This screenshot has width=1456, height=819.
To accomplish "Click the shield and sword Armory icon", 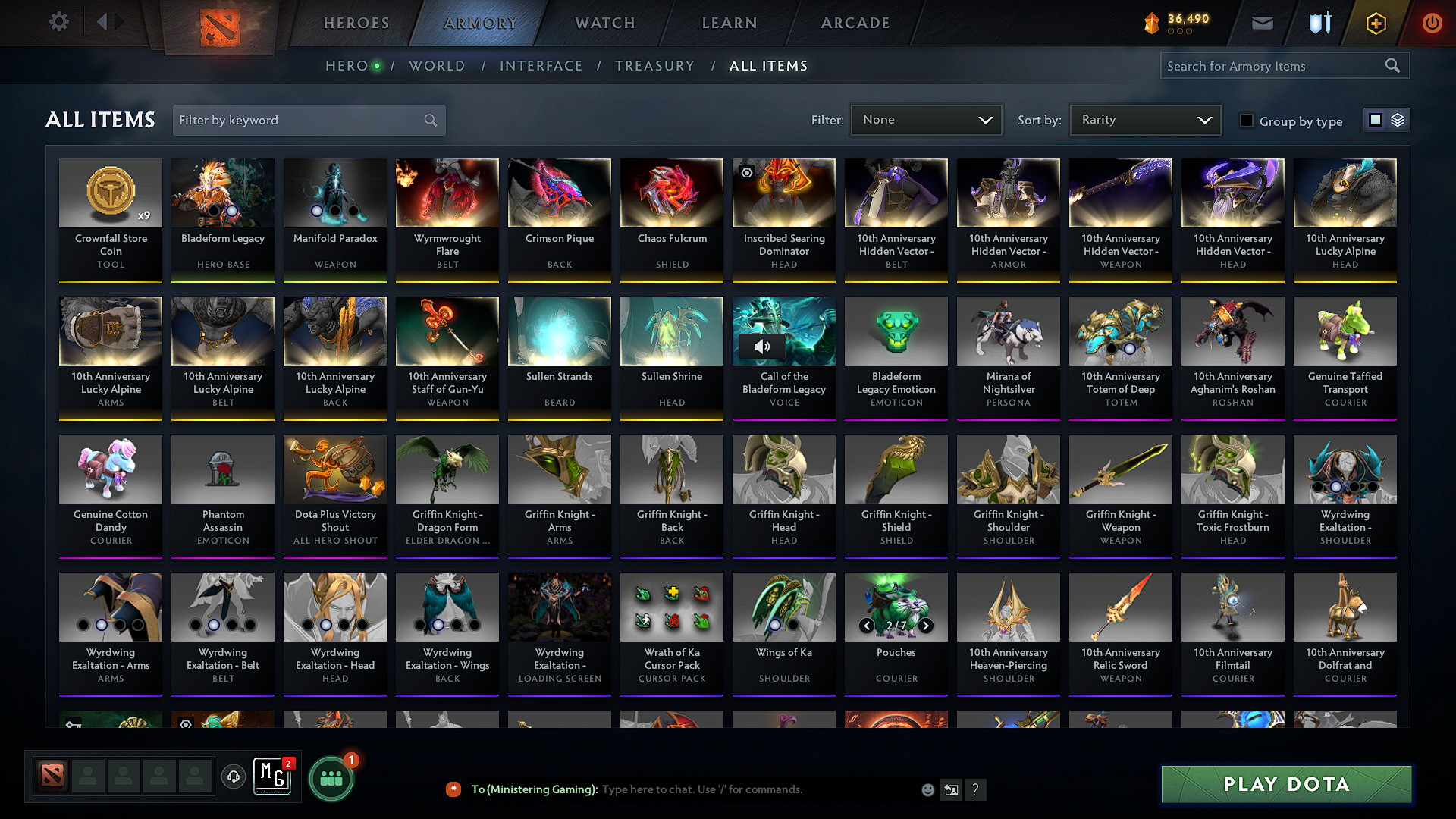I will click(x=1319, y=23).
